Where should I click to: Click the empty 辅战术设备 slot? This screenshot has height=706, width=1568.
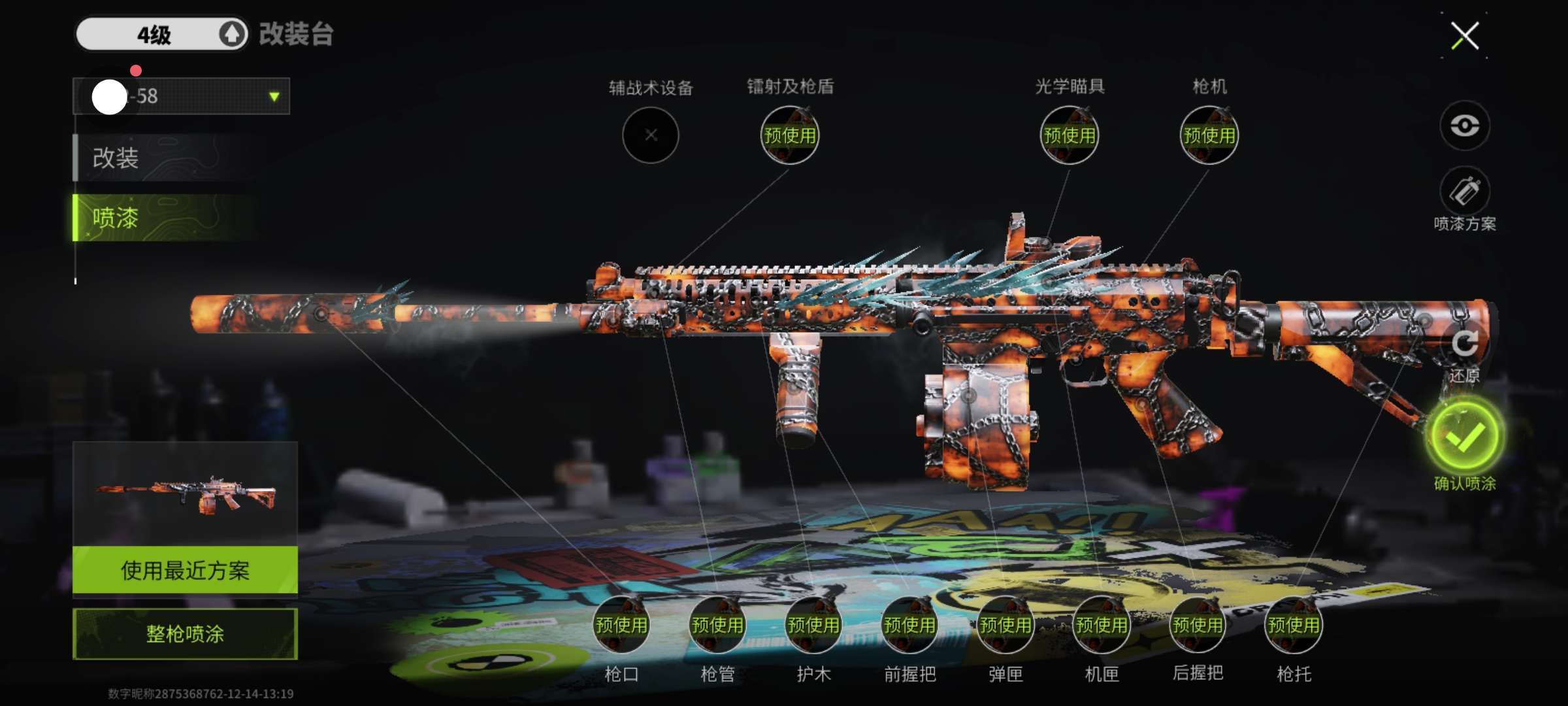[x=650, y=135]
